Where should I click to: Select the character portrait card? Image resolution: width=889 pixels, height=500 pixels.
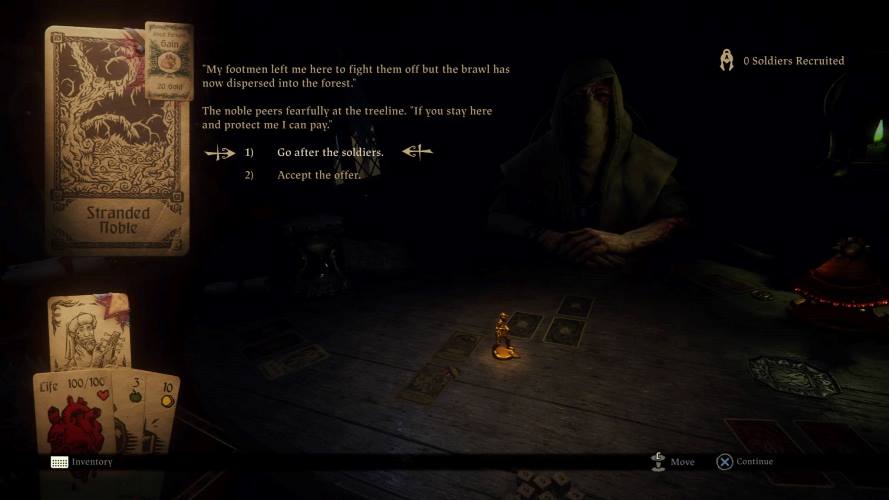coord(89,332)
